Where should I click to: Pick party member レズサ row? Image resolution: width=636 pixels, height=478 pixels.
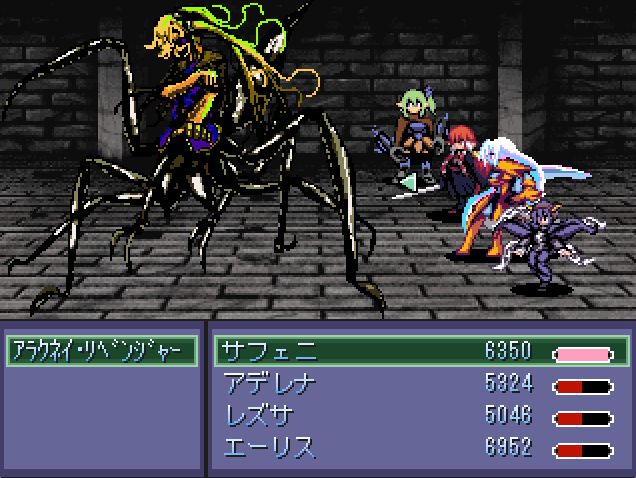(x=421, y=415)
